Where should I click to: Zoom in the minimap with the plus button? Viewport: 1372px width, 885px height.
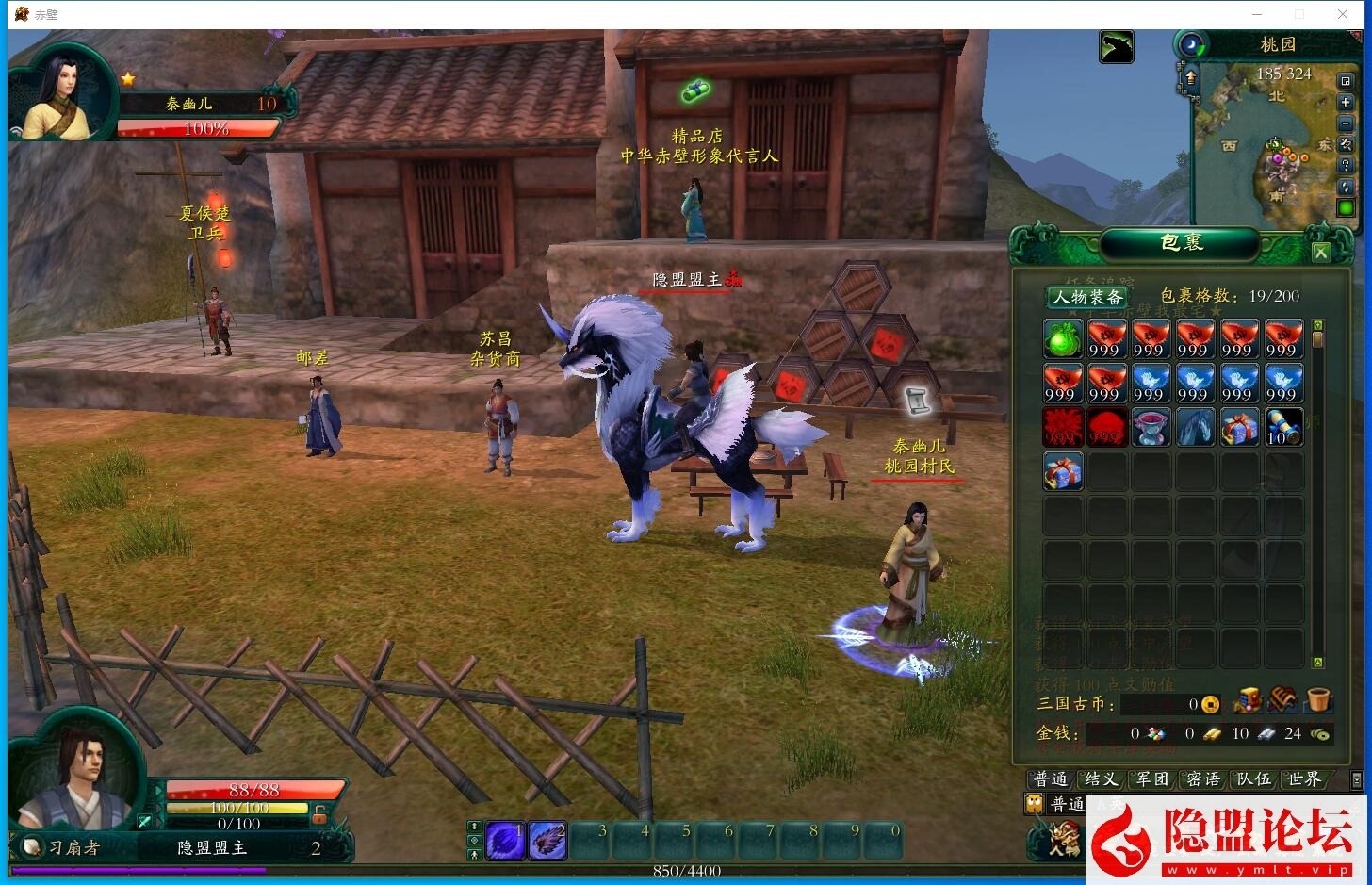point(1346,103)
